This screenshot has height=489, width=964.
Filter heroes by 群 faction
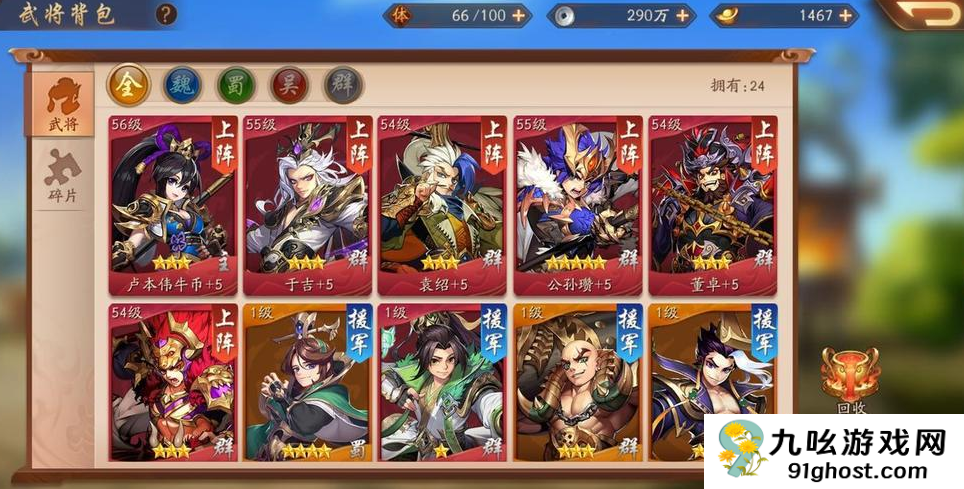tap(344, 85)
